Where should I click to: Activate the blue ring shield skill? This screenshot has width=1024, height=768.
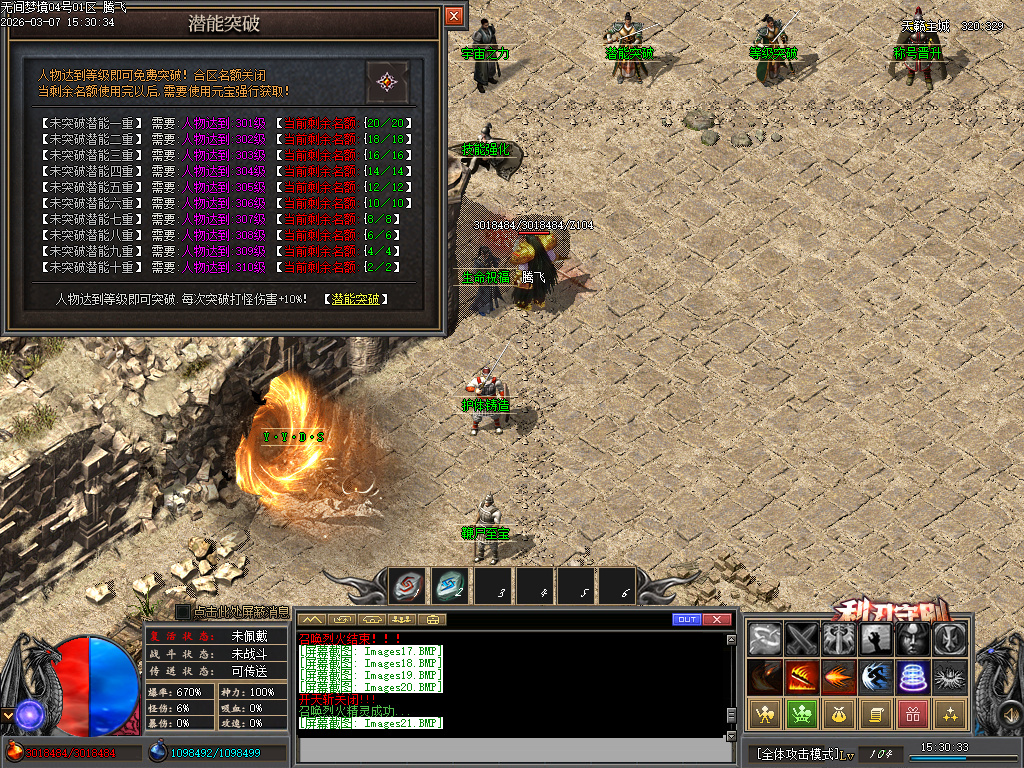[x=912, y=677]
